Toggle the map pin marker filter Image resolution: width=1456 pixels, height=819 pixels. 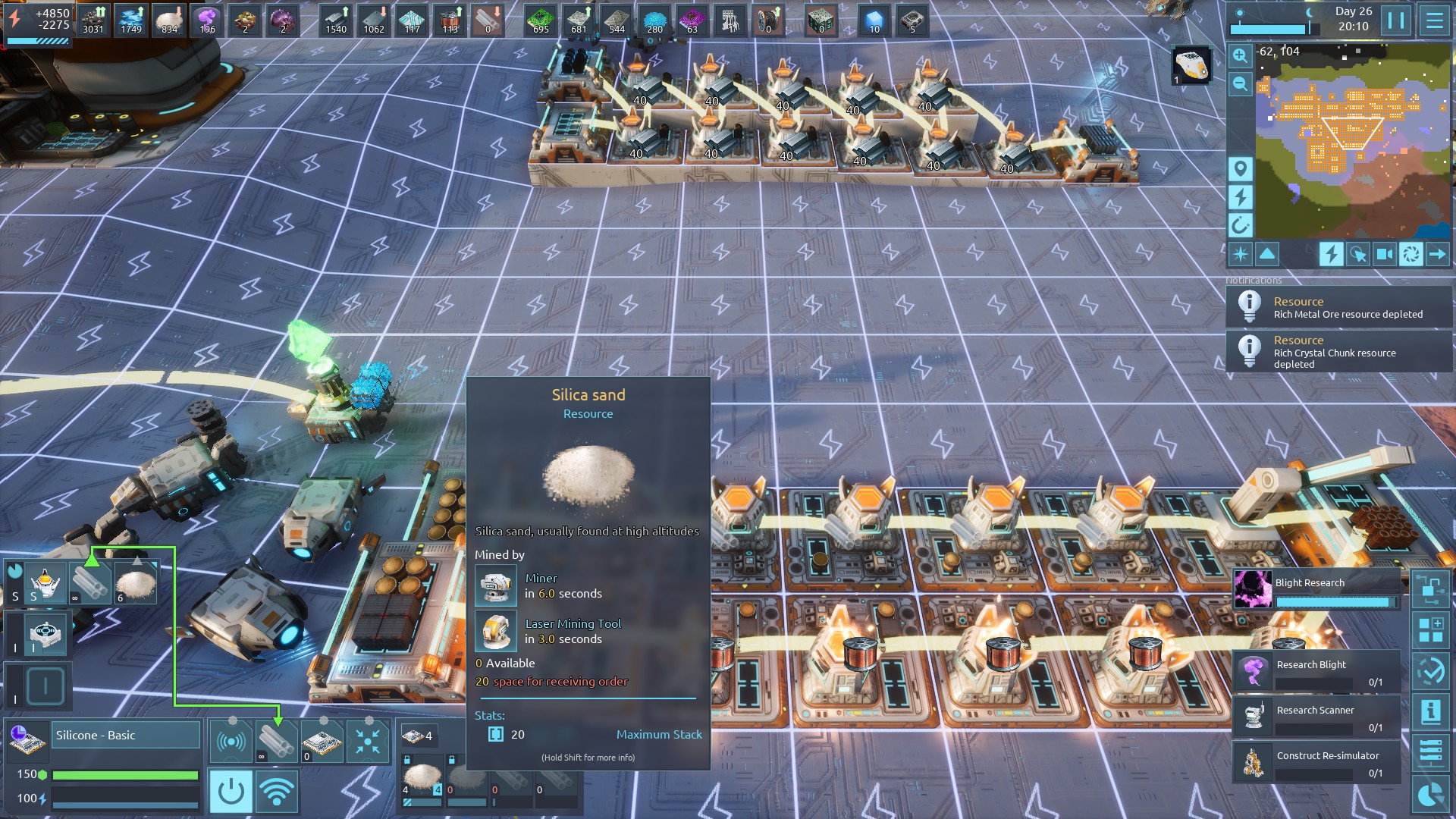point(1240,168)
